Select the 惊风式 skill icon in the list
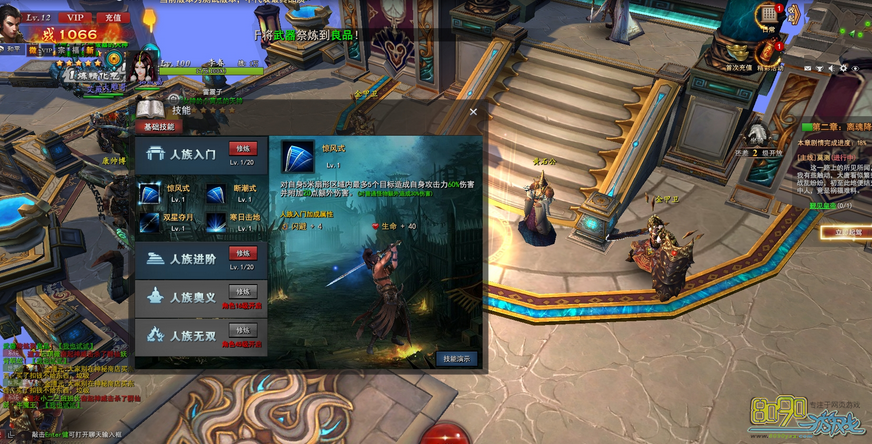 (149, 192)
